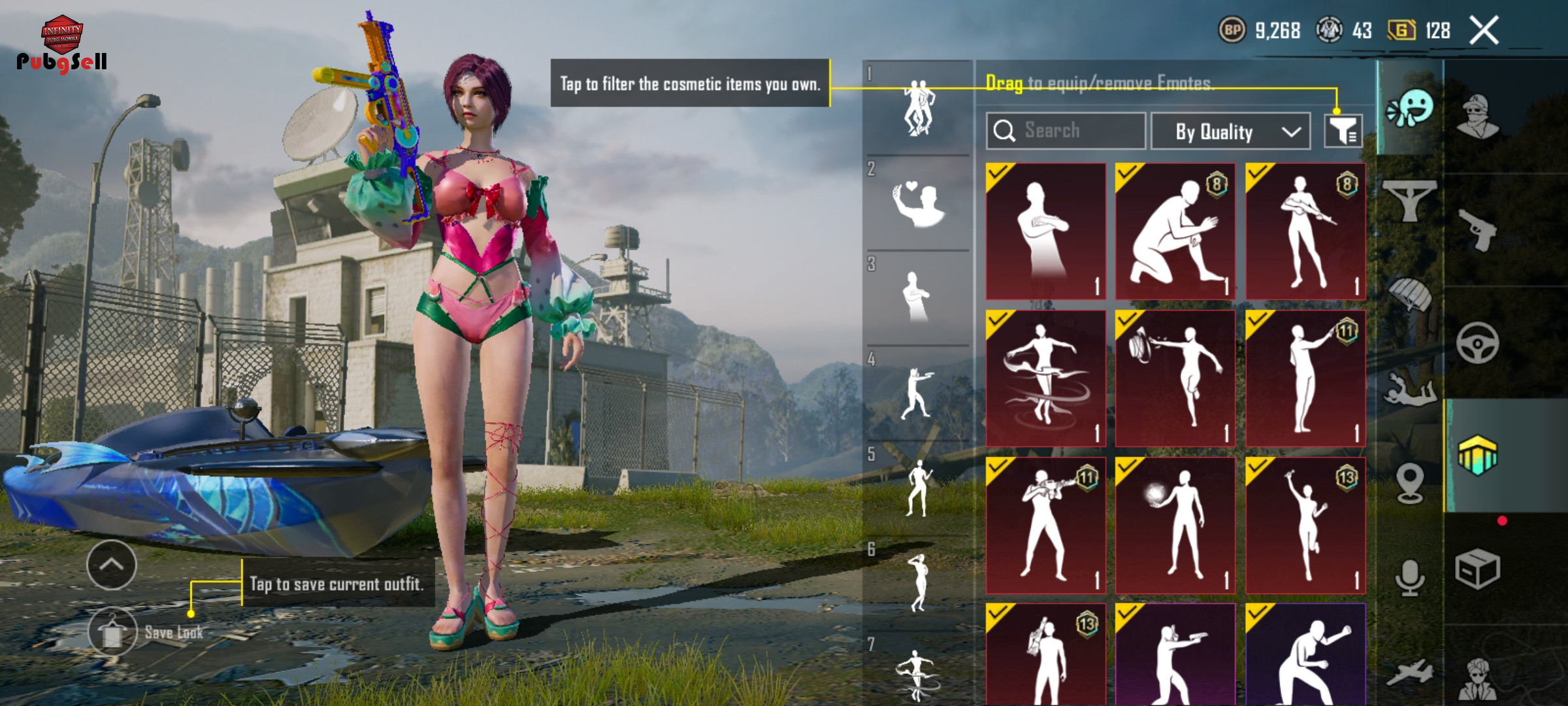Image resolution: width=1568 pixels, height=706 pixels.
Task: Open the By Quality sort dropdown
Action: click(1230, 131)
